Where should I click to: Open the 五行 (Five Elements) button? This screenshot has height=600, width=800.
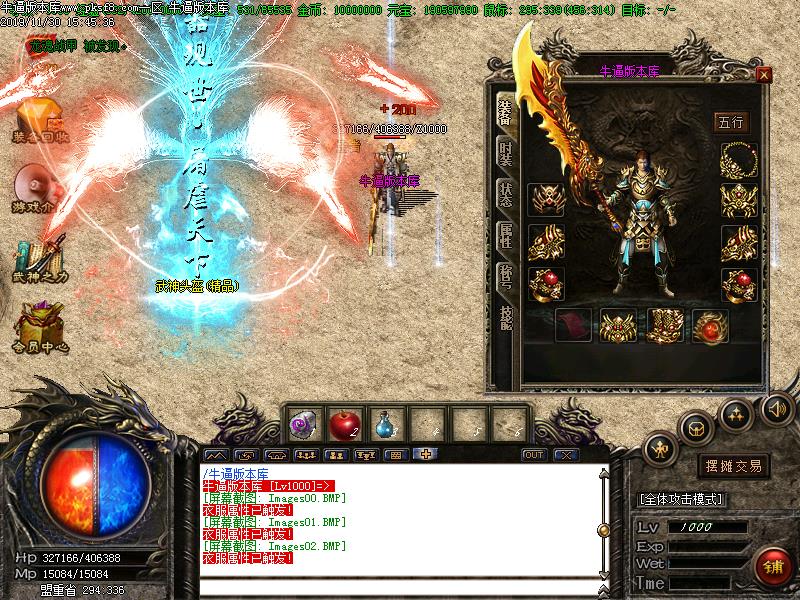pos(731,122)
